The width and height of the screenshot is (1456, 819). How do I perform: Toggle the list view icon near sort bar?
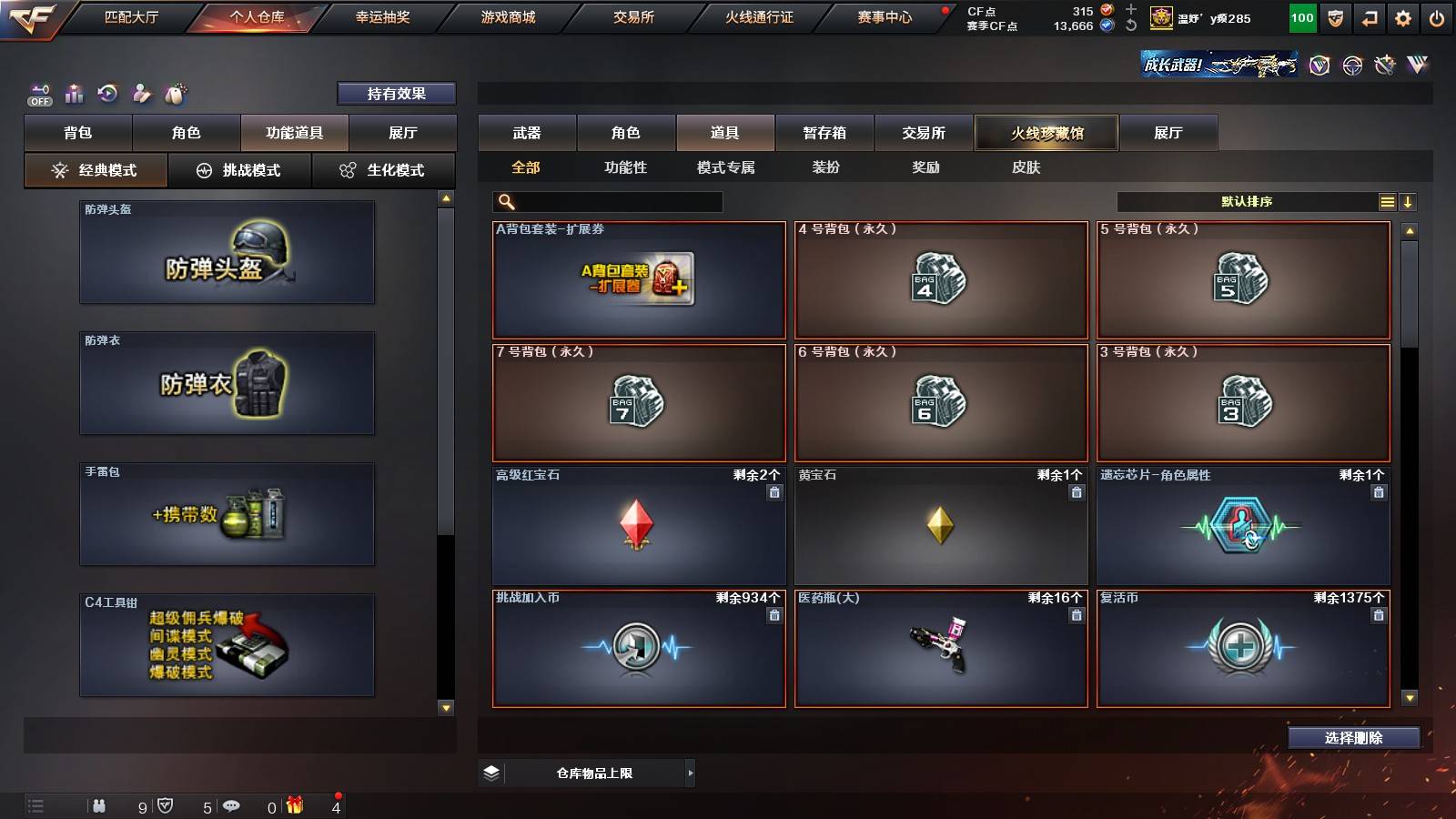[x=1386, y=201]
